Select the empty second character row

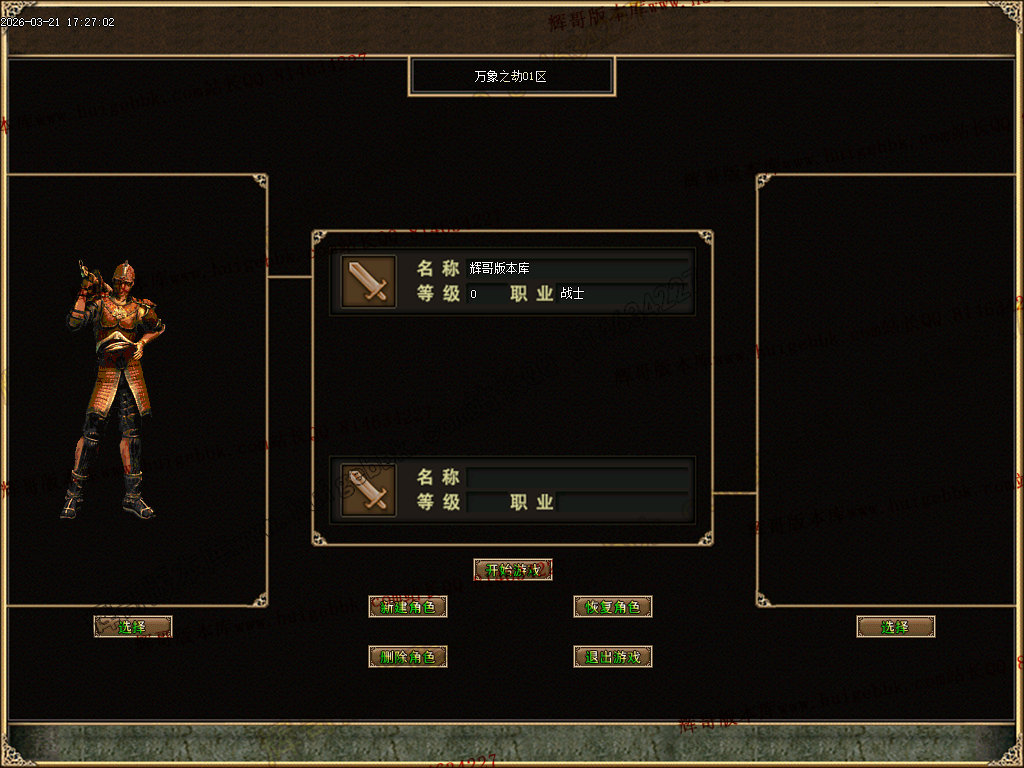[x=512, y=490]
